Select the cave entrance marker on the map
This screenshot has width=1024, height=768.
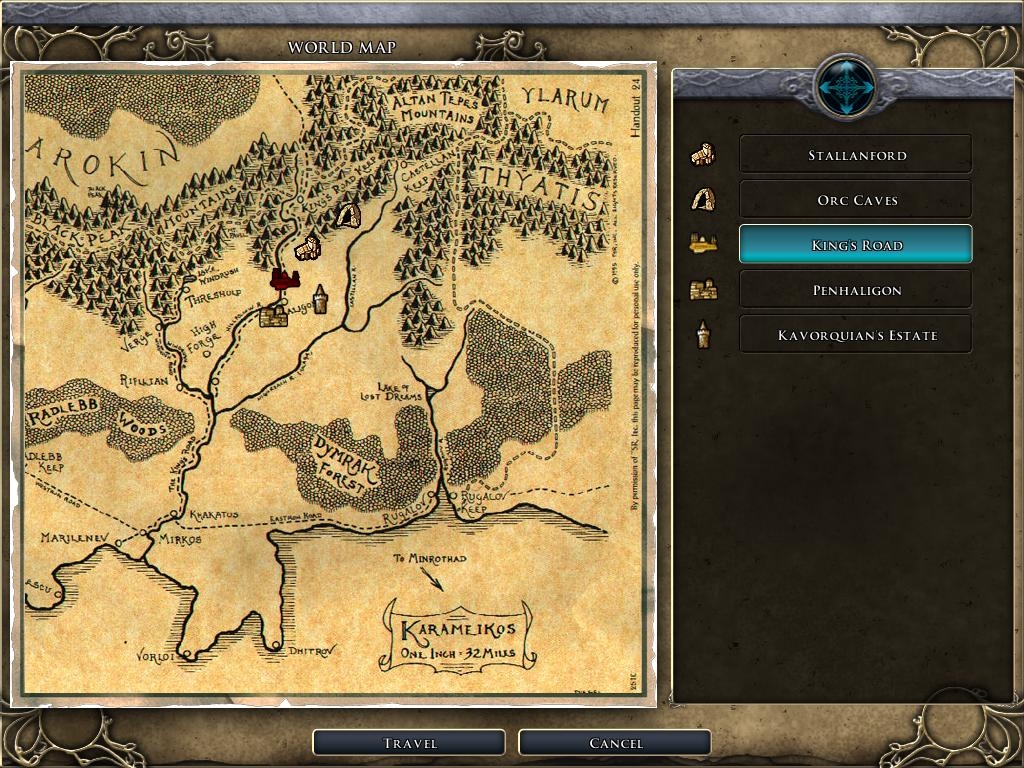pyautogui.click(x=347, y=215)
